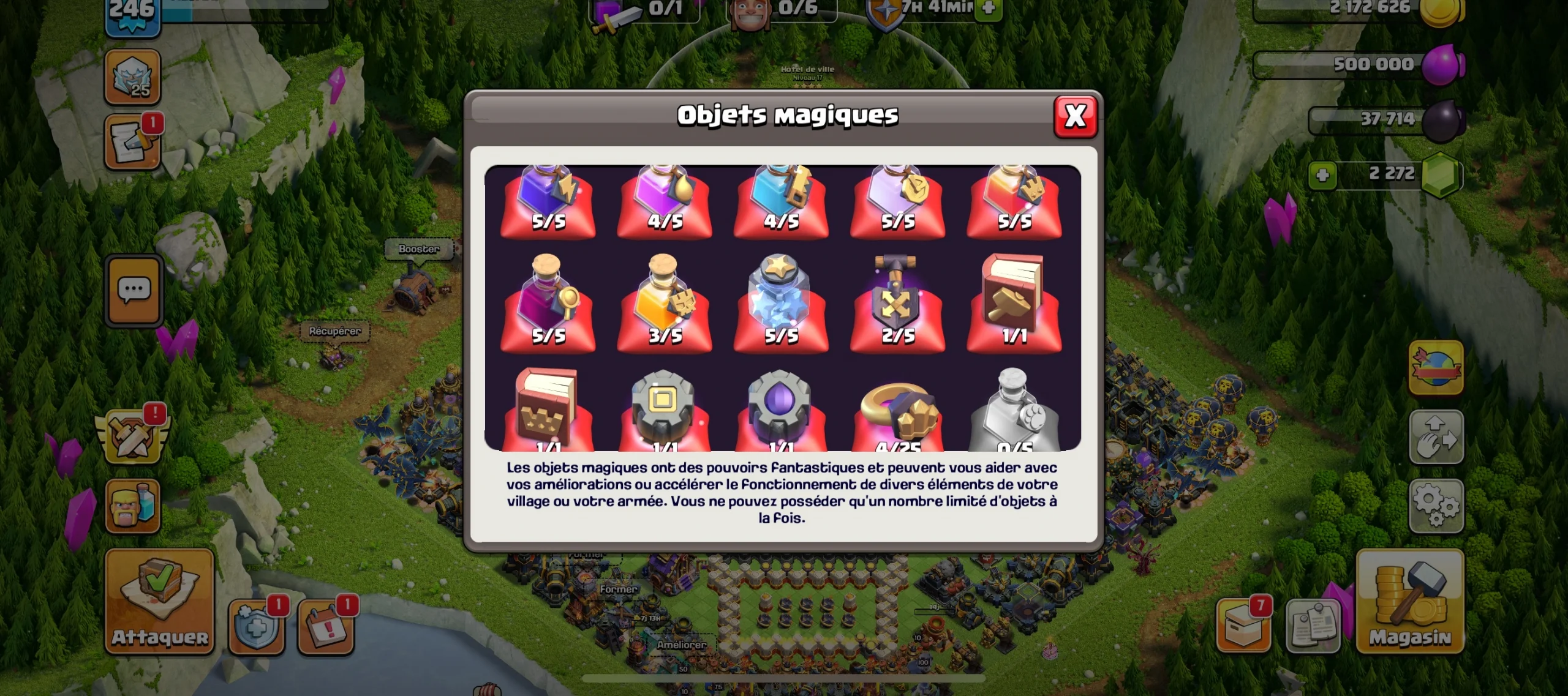Pick the magenta research potion with magnifier

(547, 301)
